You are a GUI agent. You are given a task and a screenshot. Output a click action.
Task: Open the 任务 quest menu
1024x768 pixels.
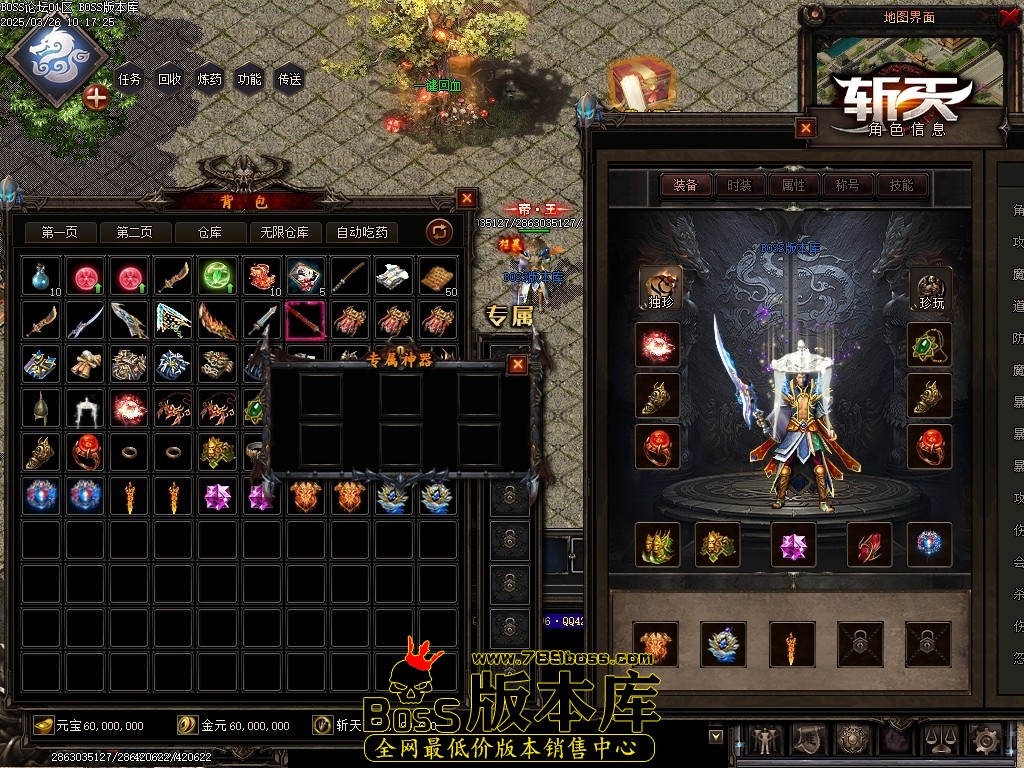(130, 79)
